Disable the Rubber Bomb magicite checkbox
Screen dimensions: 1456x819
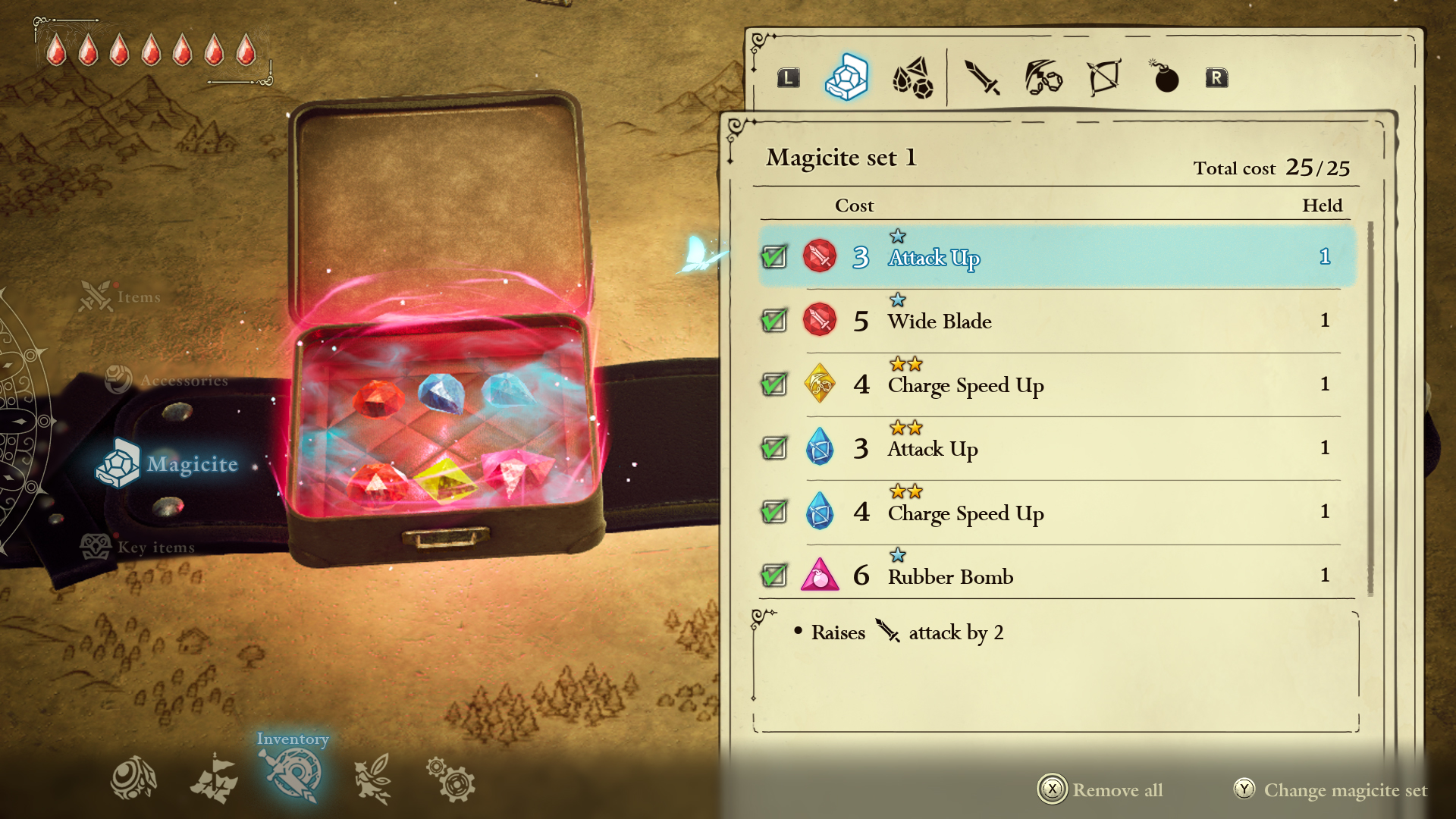coord(773,575)
